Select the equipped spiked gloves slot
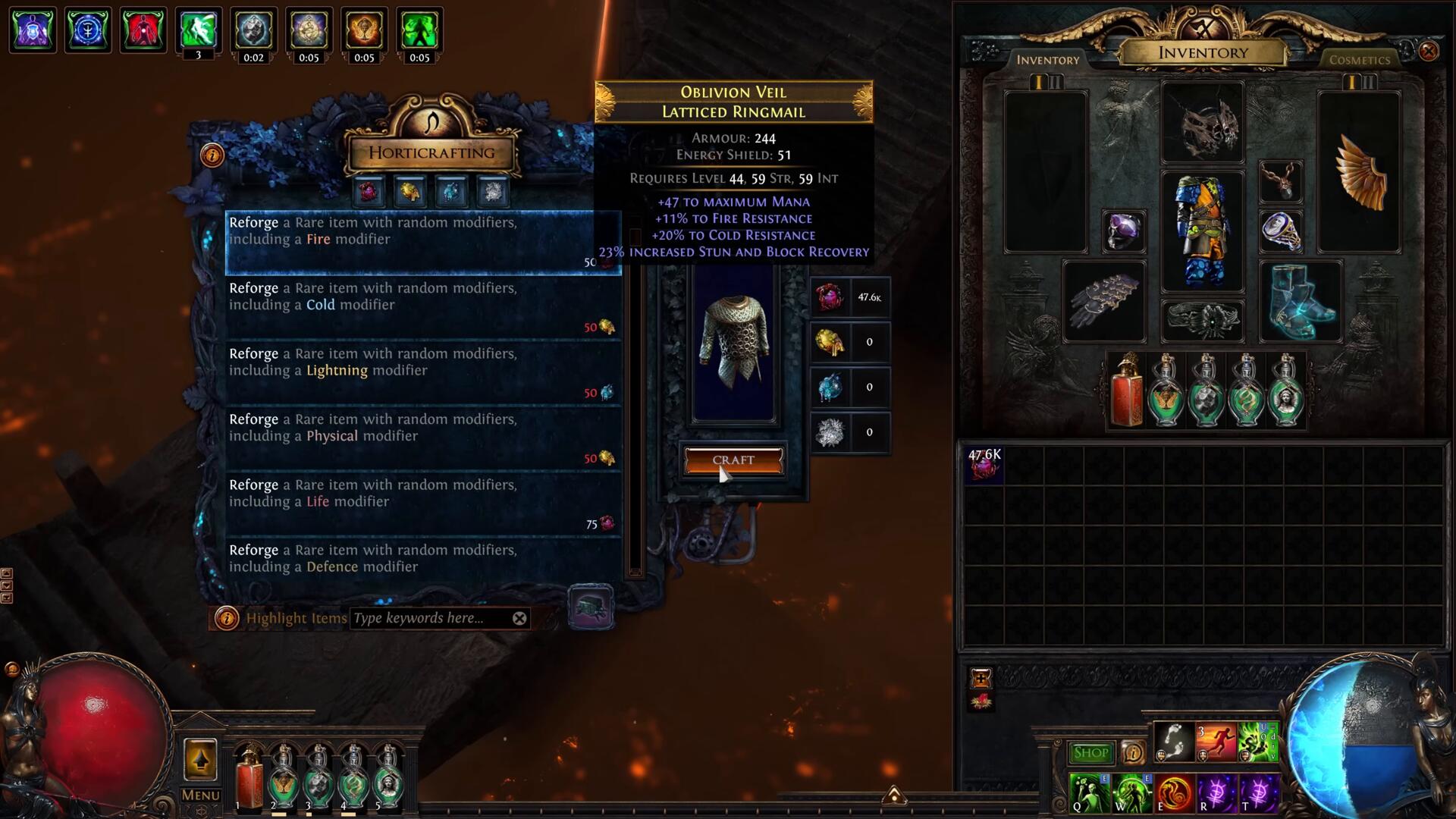1456x819 pixels. point(1103,301)
